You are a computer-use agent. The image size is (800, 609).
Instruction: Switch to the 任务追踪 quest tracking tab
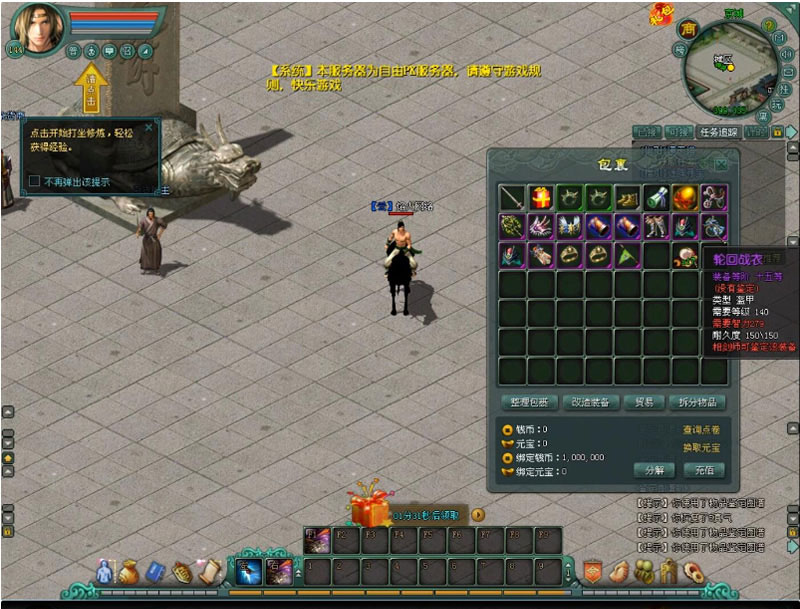(718, 132)
